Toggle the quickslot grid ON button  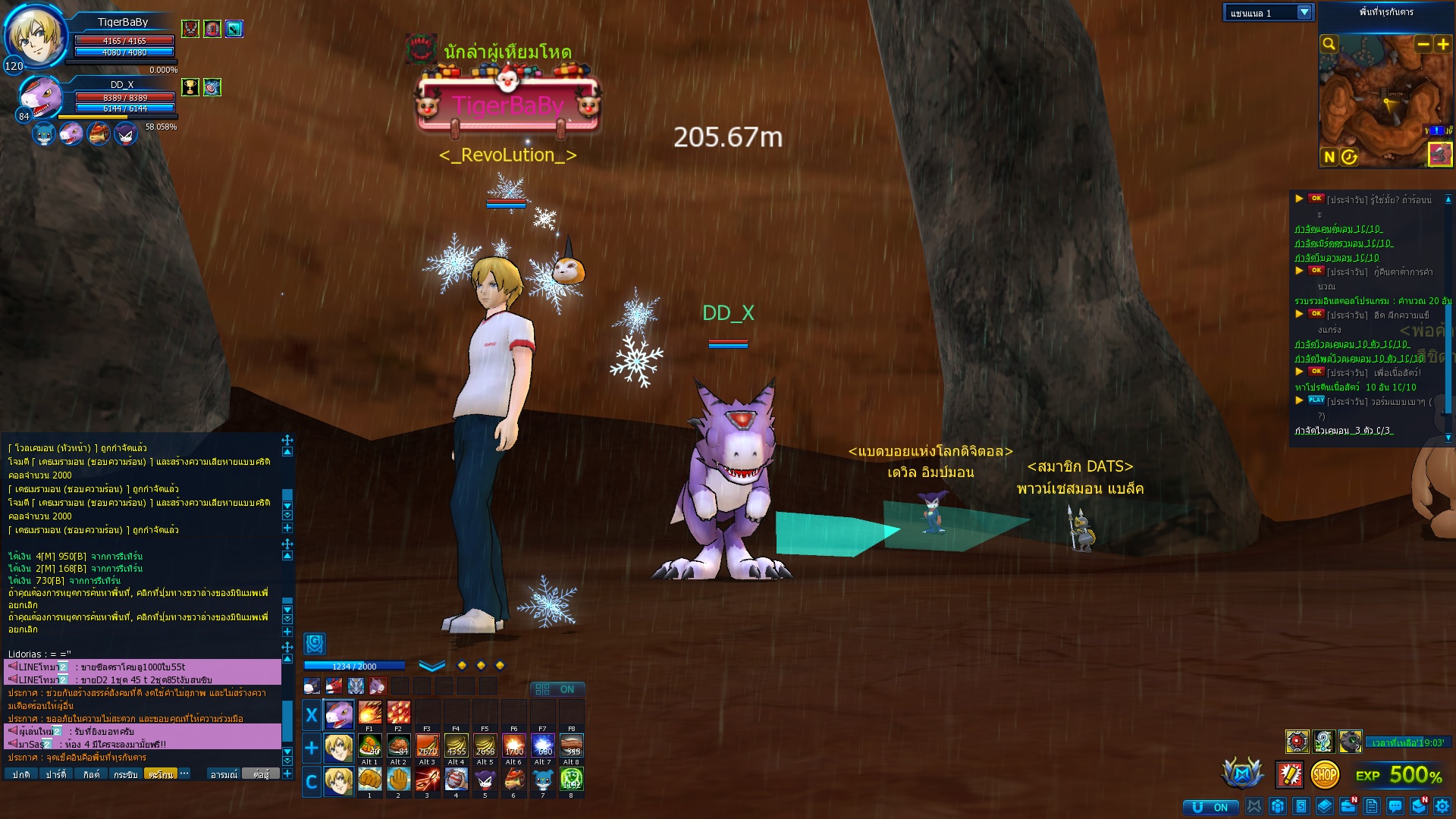(x=557, y=689)
